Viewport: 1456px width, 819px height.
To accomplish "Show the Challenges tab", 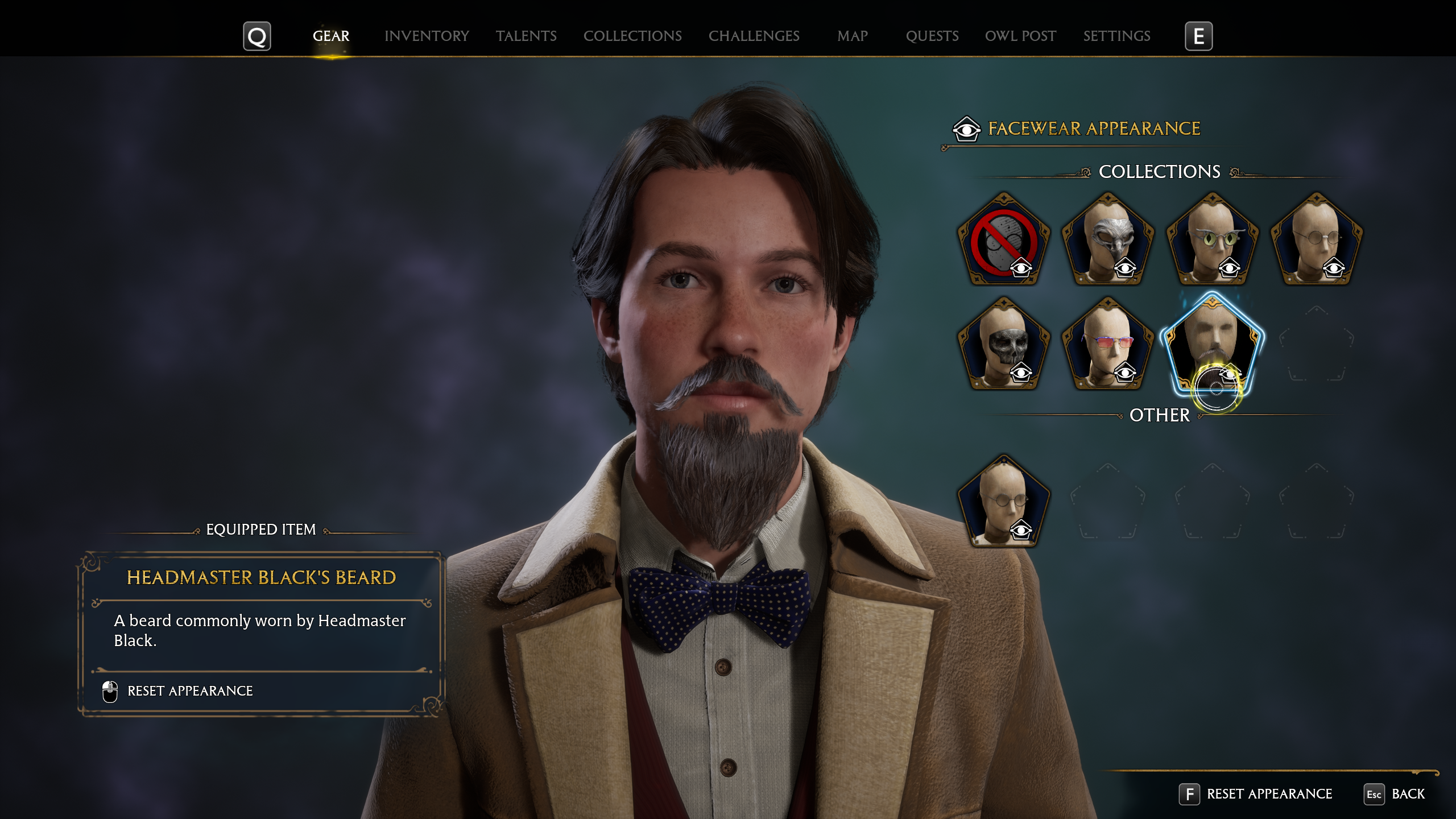I will 754,36.
